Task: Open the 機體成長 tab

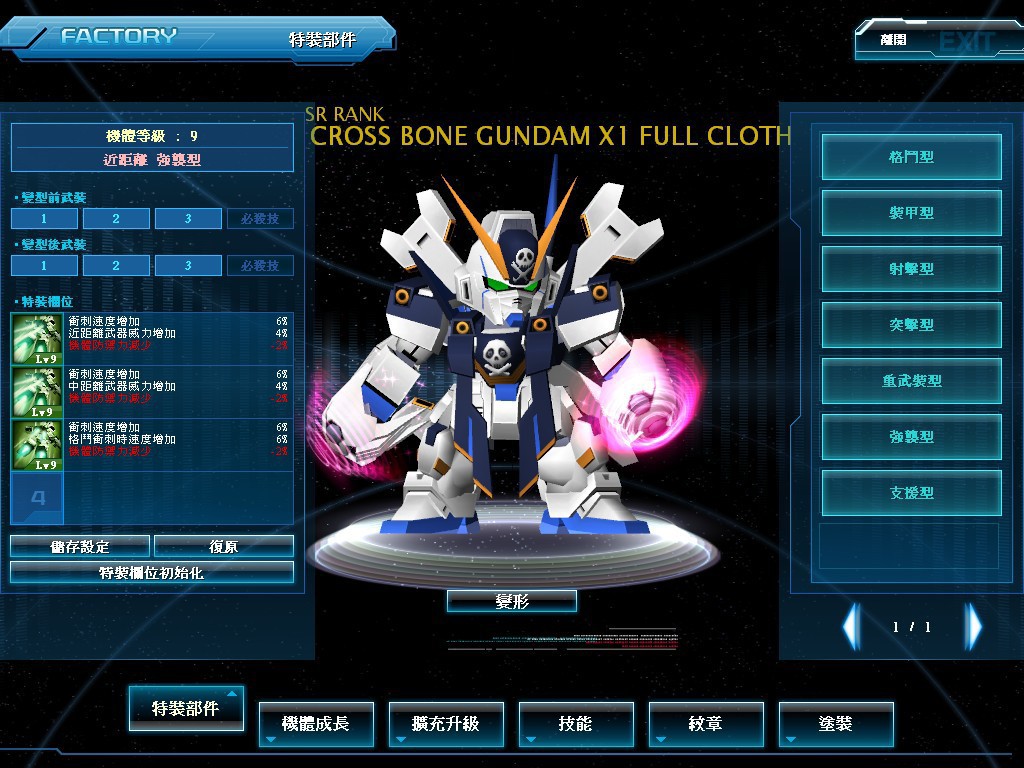Action: click(316, 724)
